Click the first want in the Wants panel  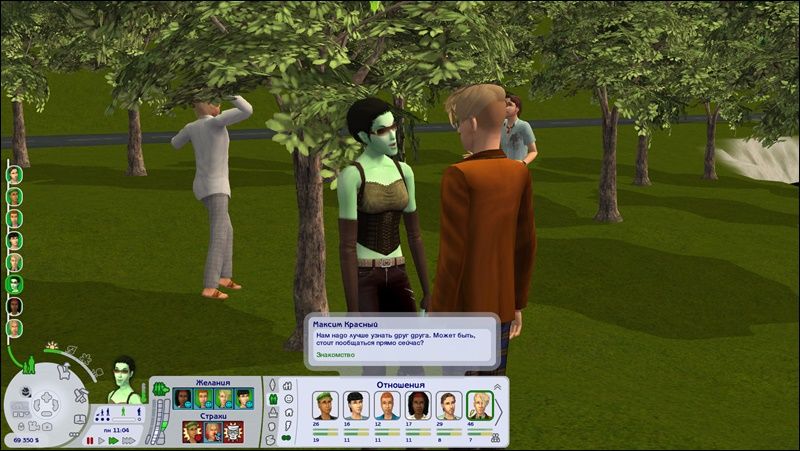pos(182,399)
